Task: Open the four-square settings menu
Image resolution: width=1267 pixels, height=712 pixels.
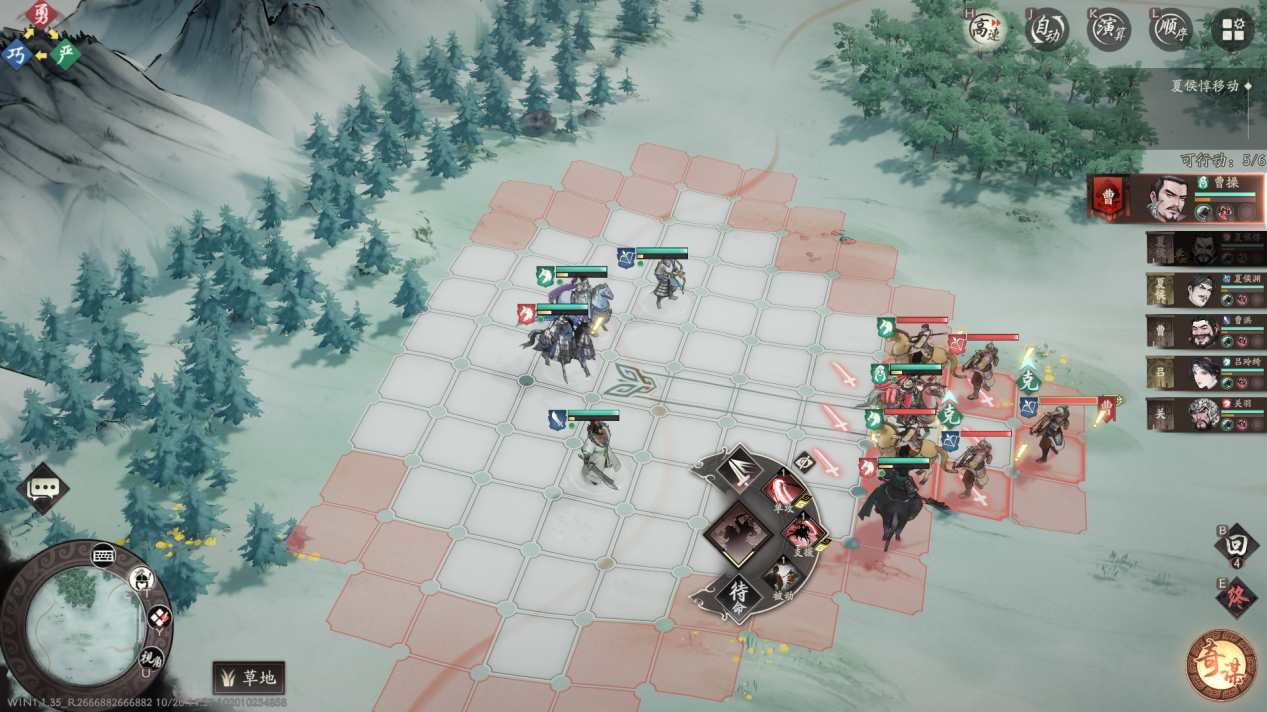Action: click(1232, 29)
